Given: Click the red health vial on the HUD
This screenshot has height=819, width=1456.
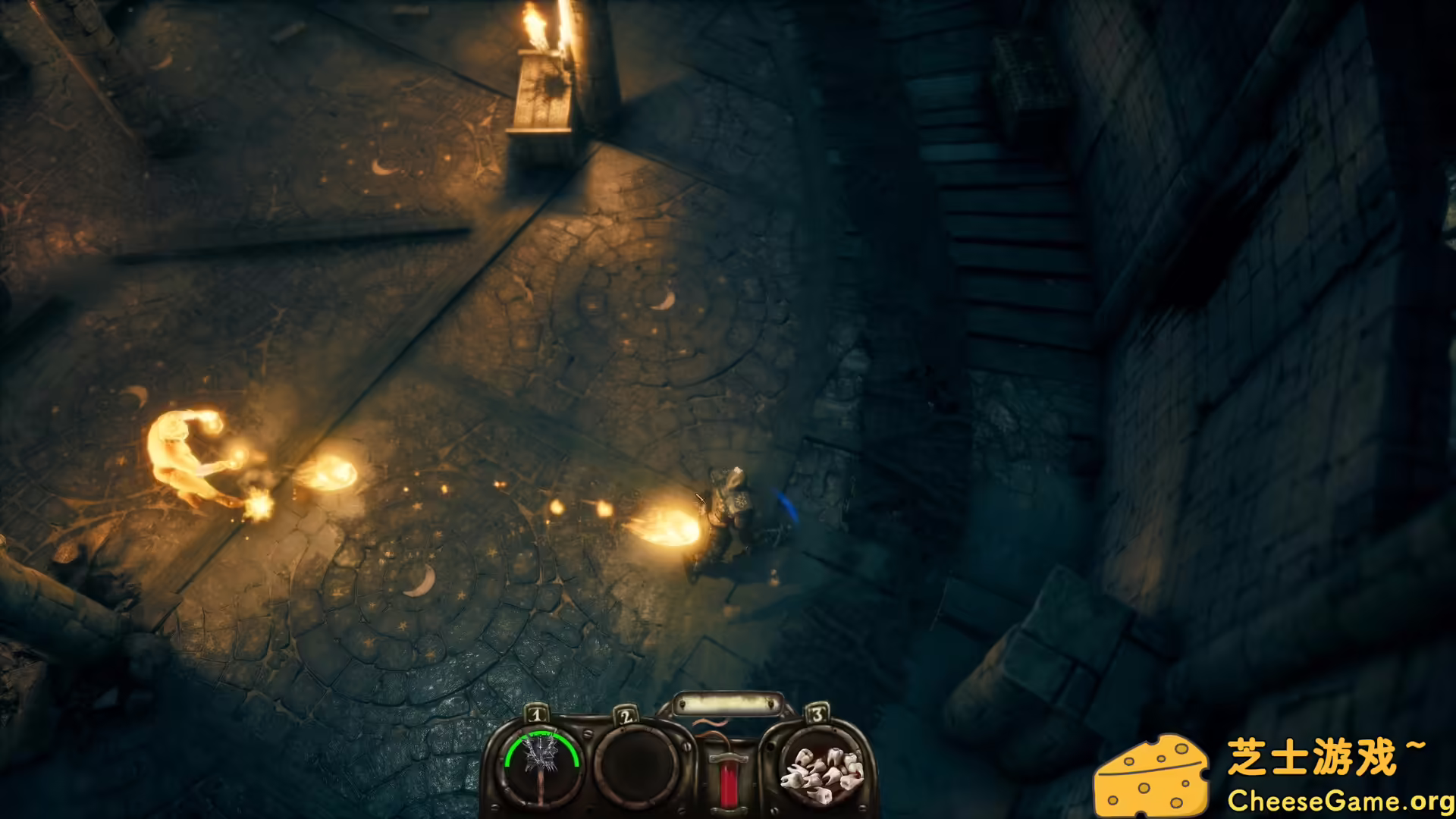Looking at the screenshot, I should click(728, 785).
